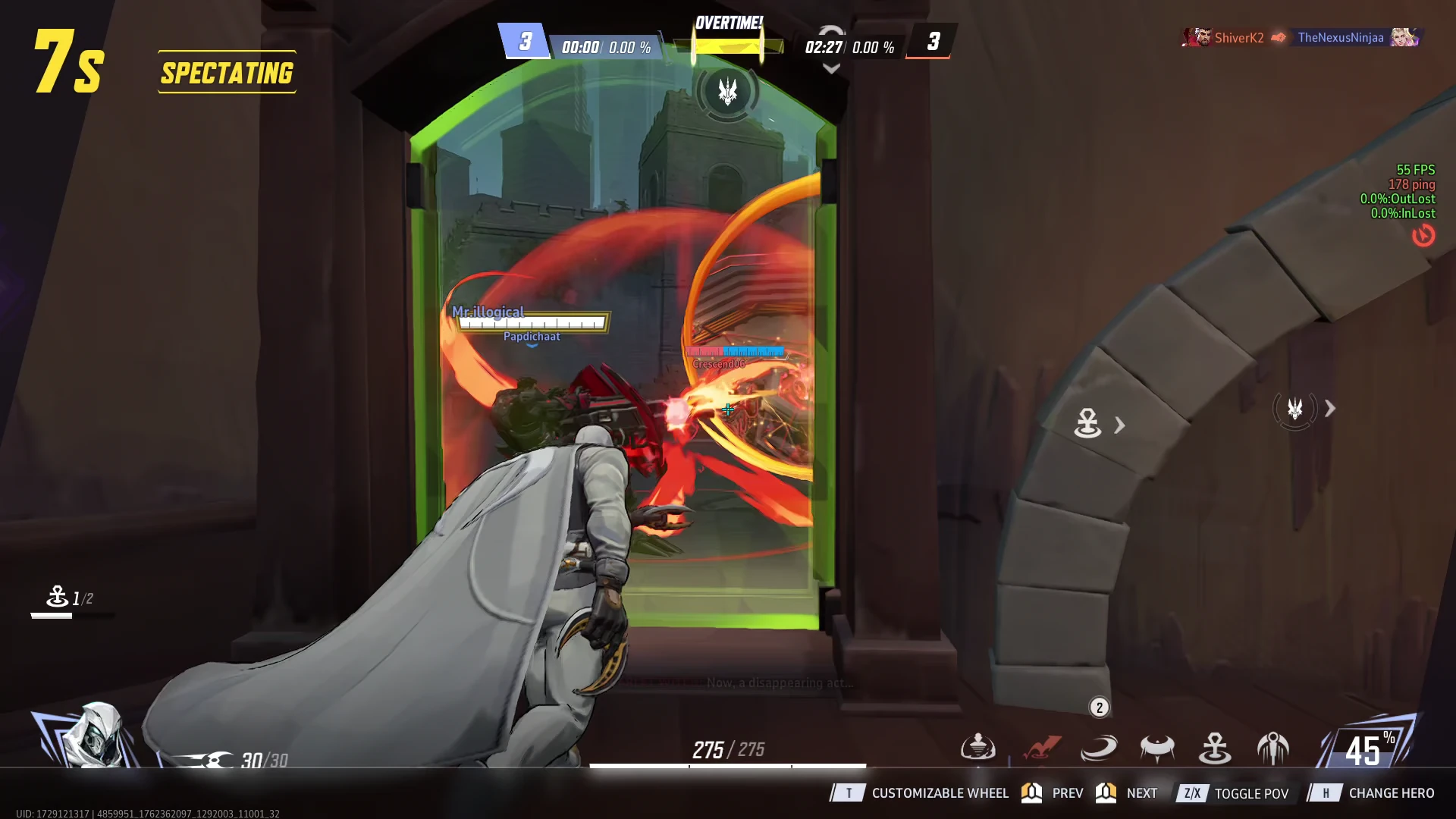Click the red respawn arrow under the ping stats
1456x819 pixels.
click(x=1425, y=236)
